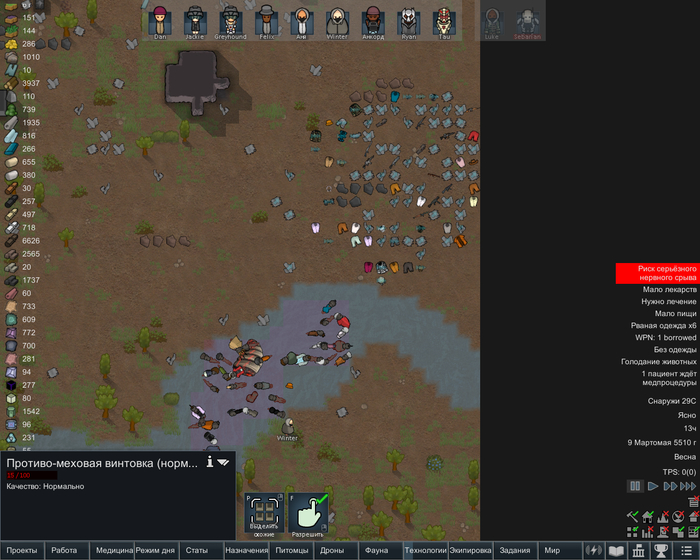Image resolution: width=700 pixels, height=560 pixels.
Task: Open the Технологии research tab
Action: click(x=424, y=550)
